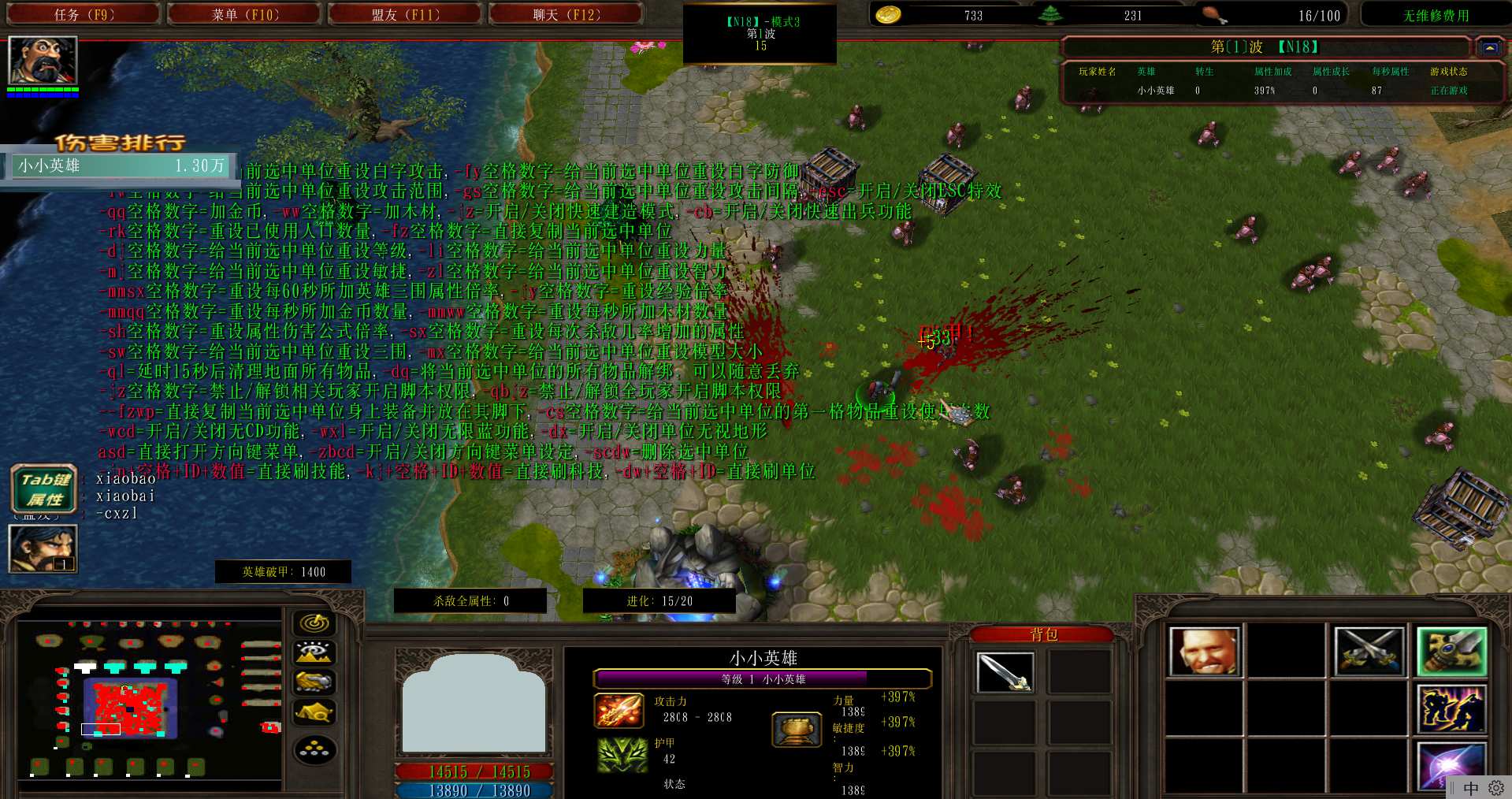This screenshot has width=1512, height=799.
Task: Toggle ally color mode on the minimap
Action: 314,682
